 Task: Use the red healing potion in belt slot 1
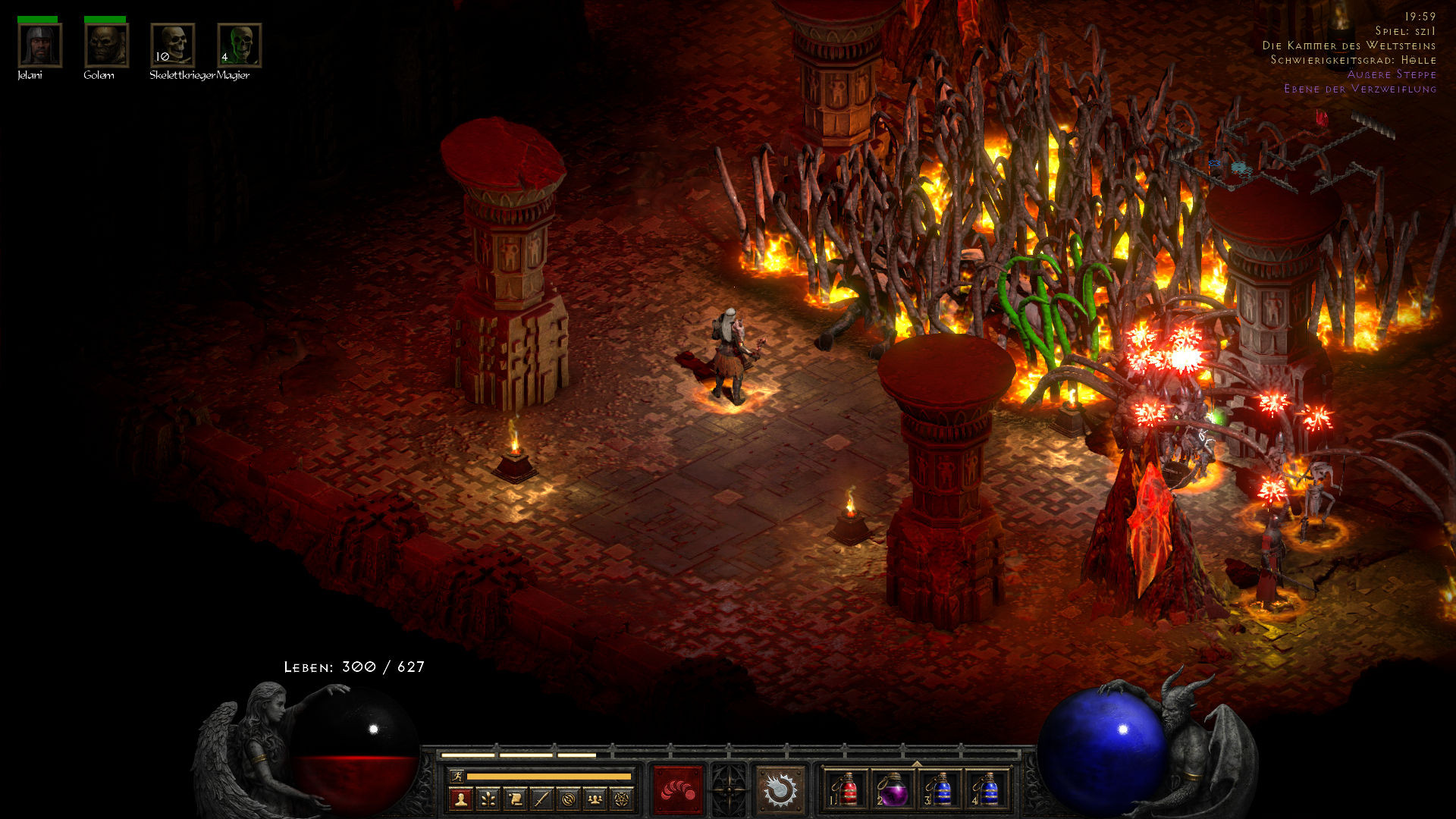(847, 790)
